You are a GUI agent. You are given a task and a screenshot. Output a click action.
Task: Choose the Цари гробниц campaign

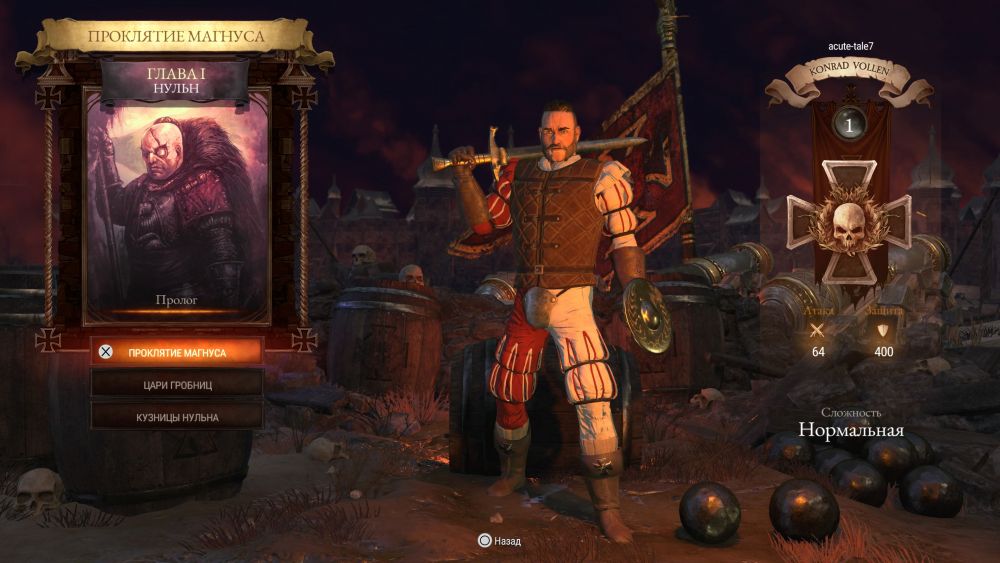point(177,383)
